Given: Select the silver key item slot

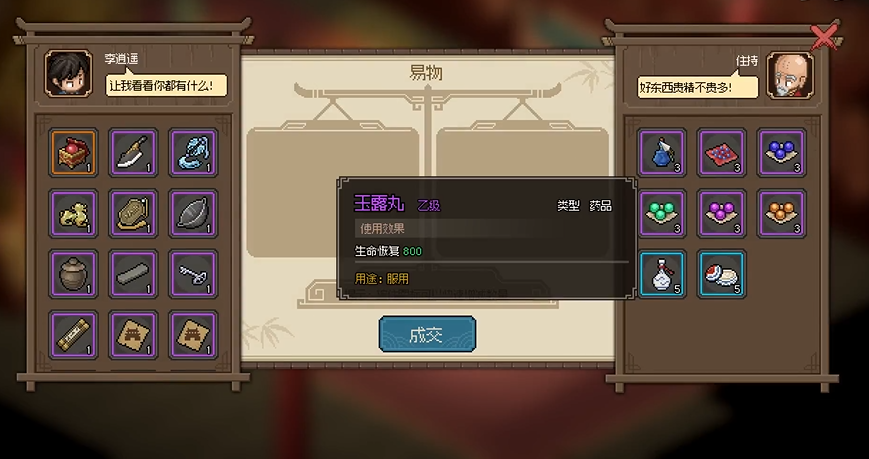Looking at the screenshot, I should click(x=193, y=273).
